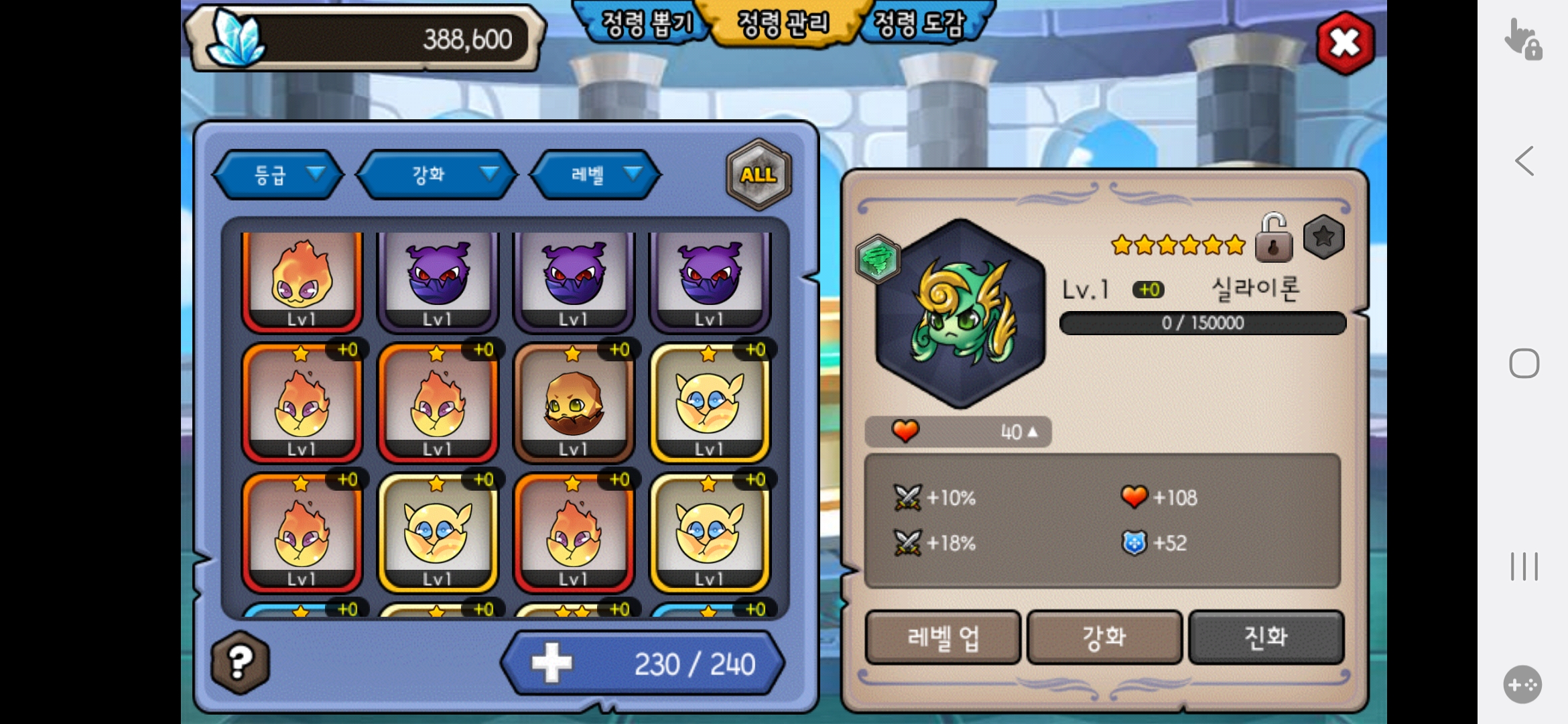
Task: Open the 레벨 sort dropdown
Action: click(x=596, y=175)
